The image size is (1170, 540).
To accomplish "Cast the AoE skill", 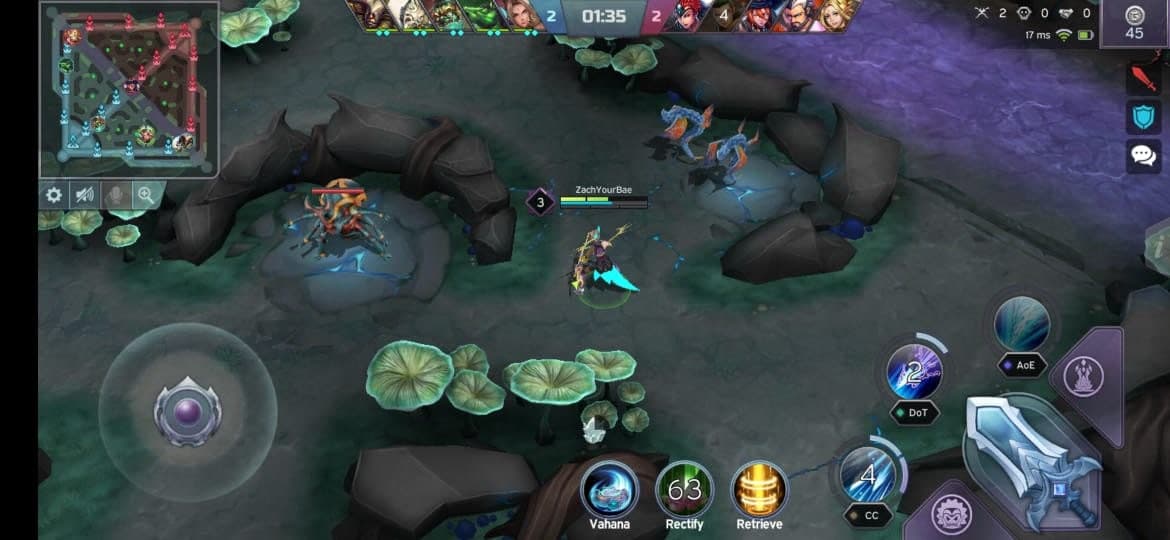I will [x=1022, y=325].
